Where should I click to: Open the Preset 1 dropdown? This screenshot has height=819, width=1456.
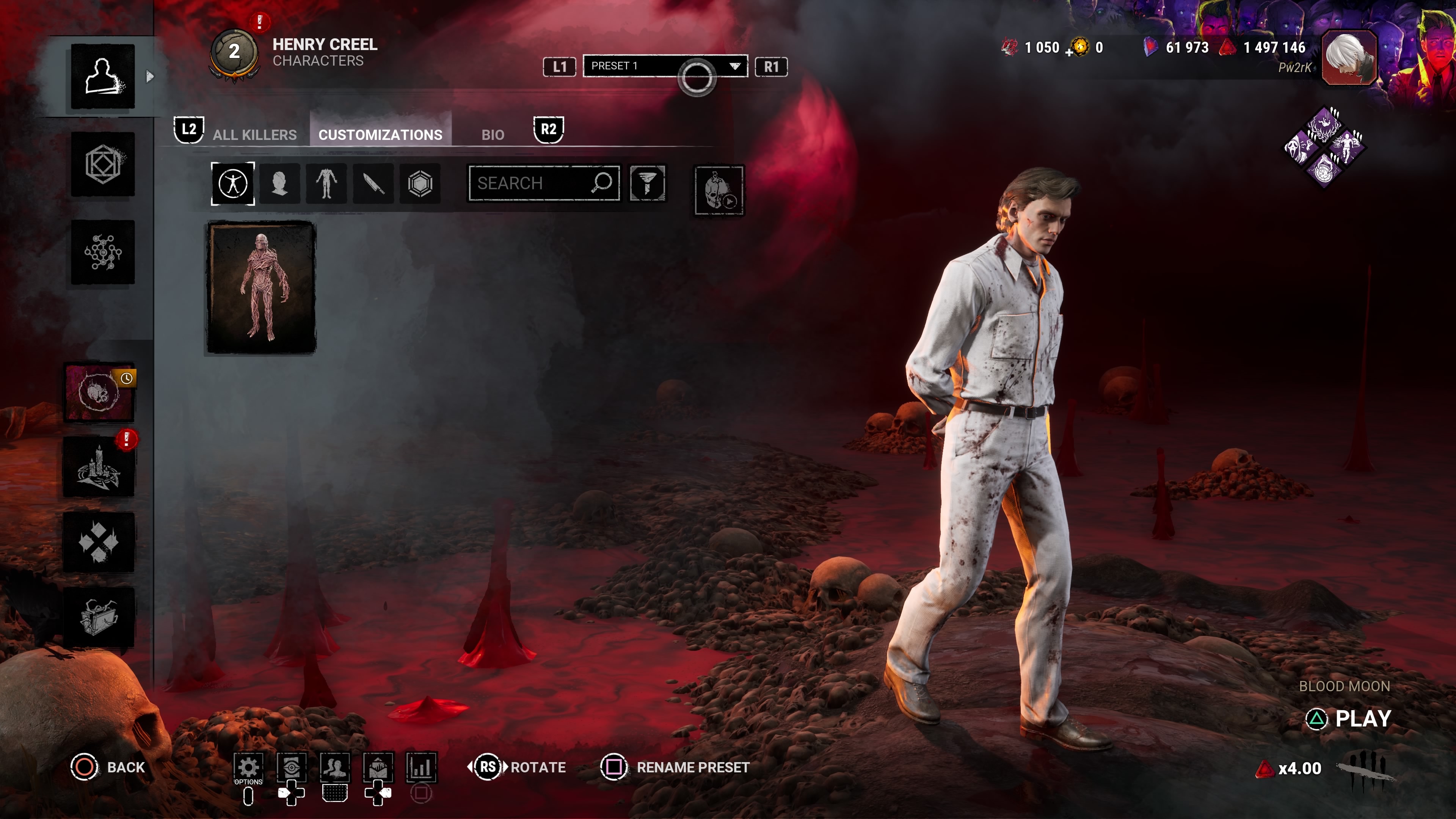pos(665,66)
